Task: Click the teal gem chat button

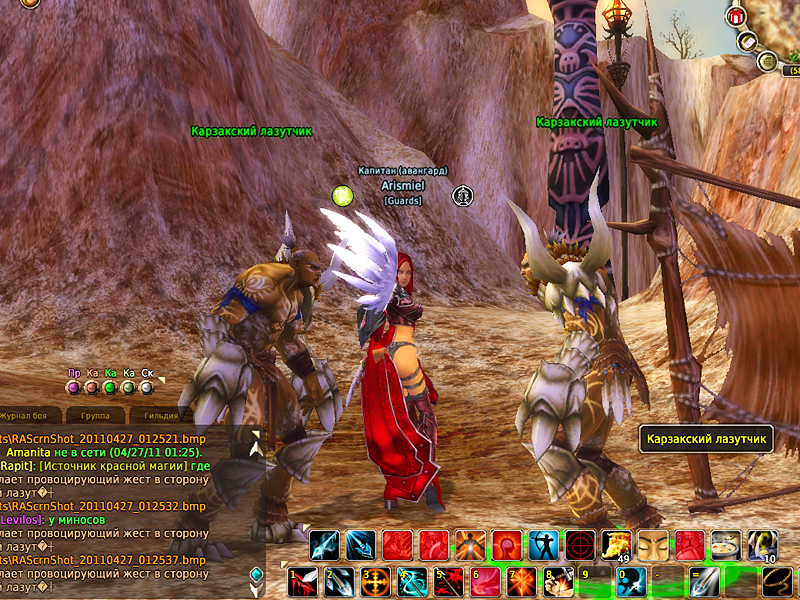Action: pyautogui.click(x=257, y=573)
